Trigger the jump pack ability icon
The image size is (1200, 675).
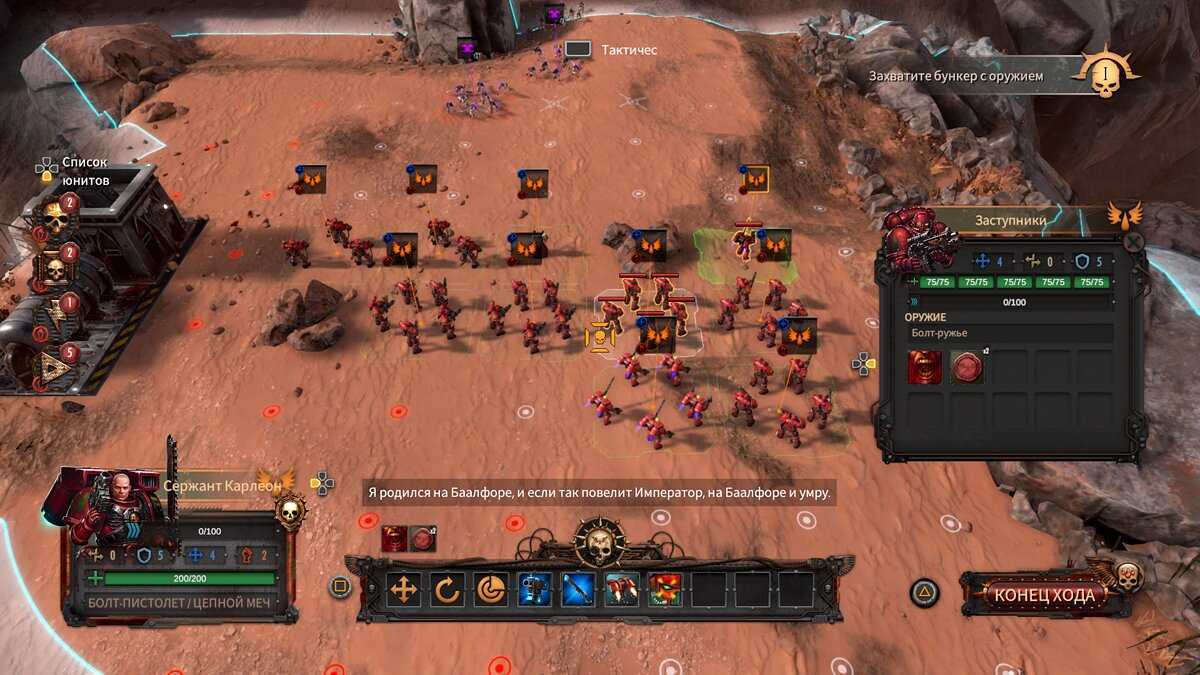622,590
